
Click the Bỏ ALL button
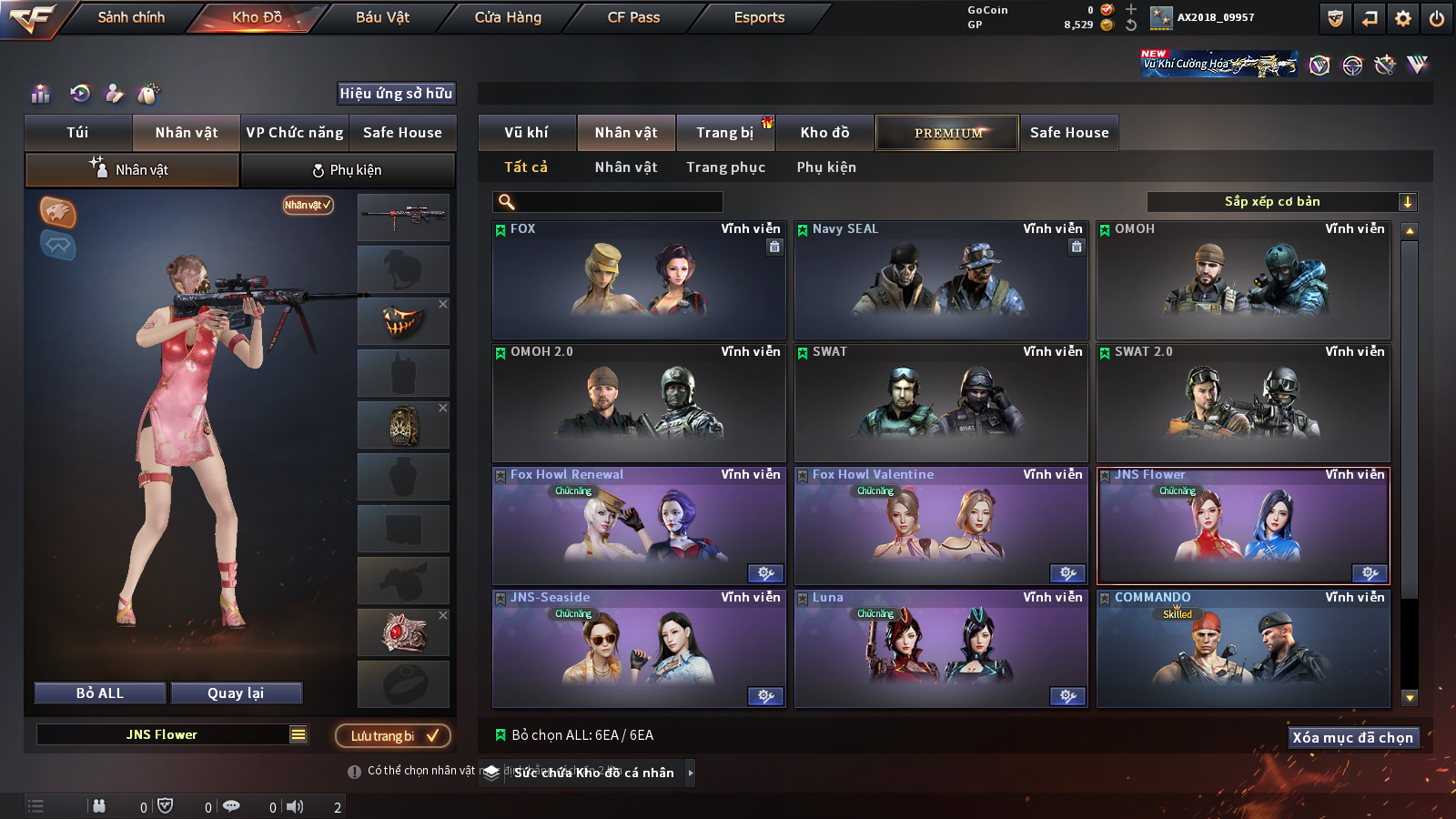coord(100,693)
